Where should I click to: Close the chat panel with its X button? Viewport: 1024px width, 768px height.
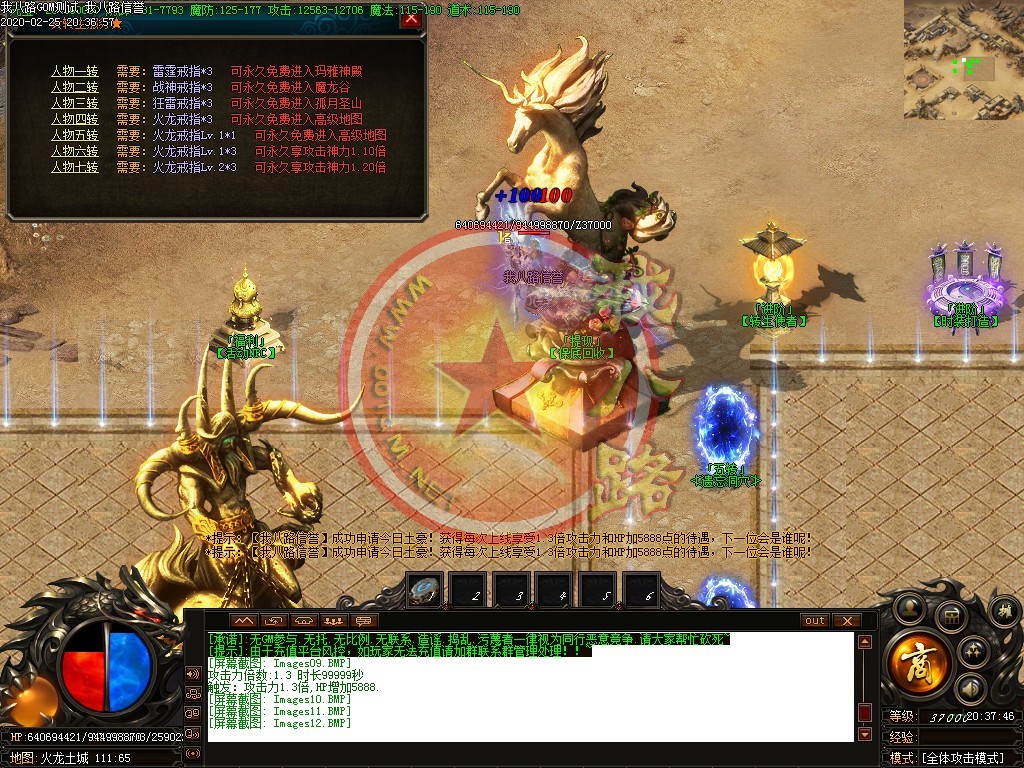(x=846, y=620)
